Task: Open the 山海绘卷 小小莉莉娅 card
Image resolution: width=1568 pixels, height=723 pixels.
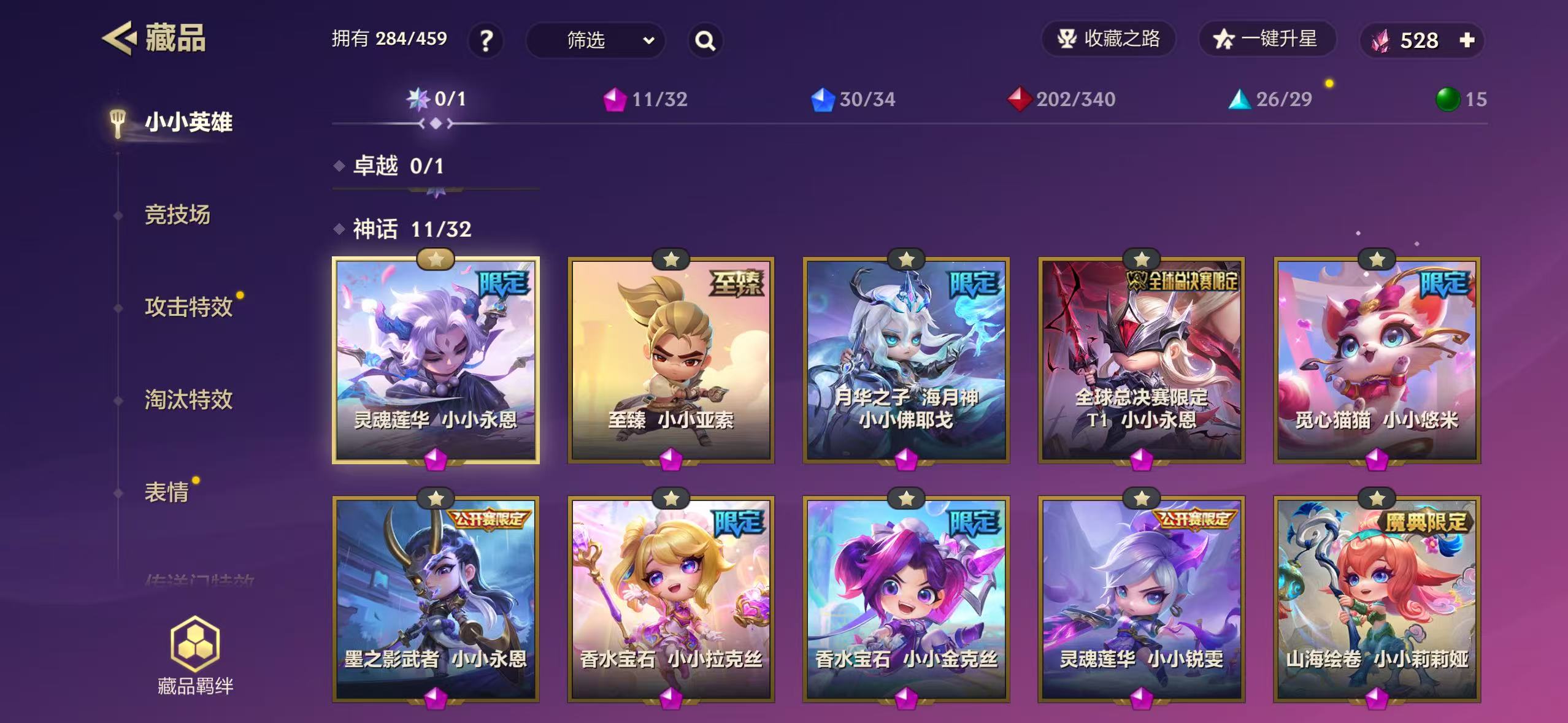Action: 1377,599
